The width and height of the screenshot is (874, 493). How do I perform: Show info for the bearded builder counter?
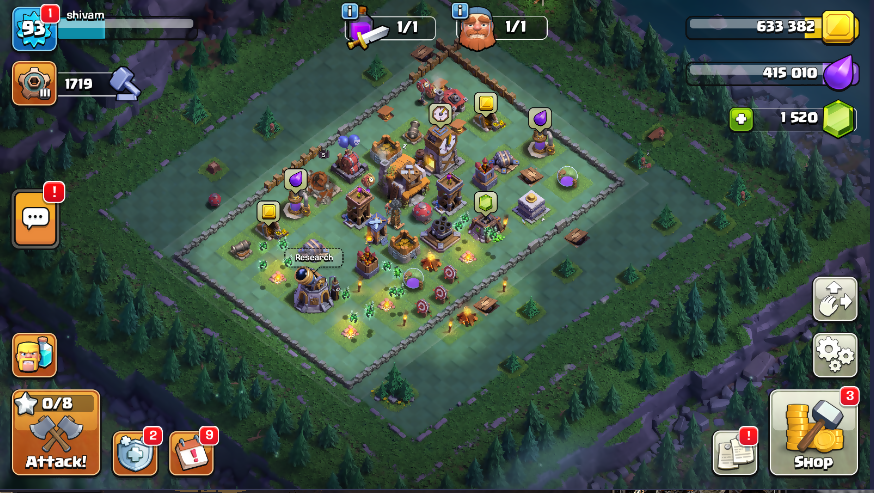pos(461,11)
